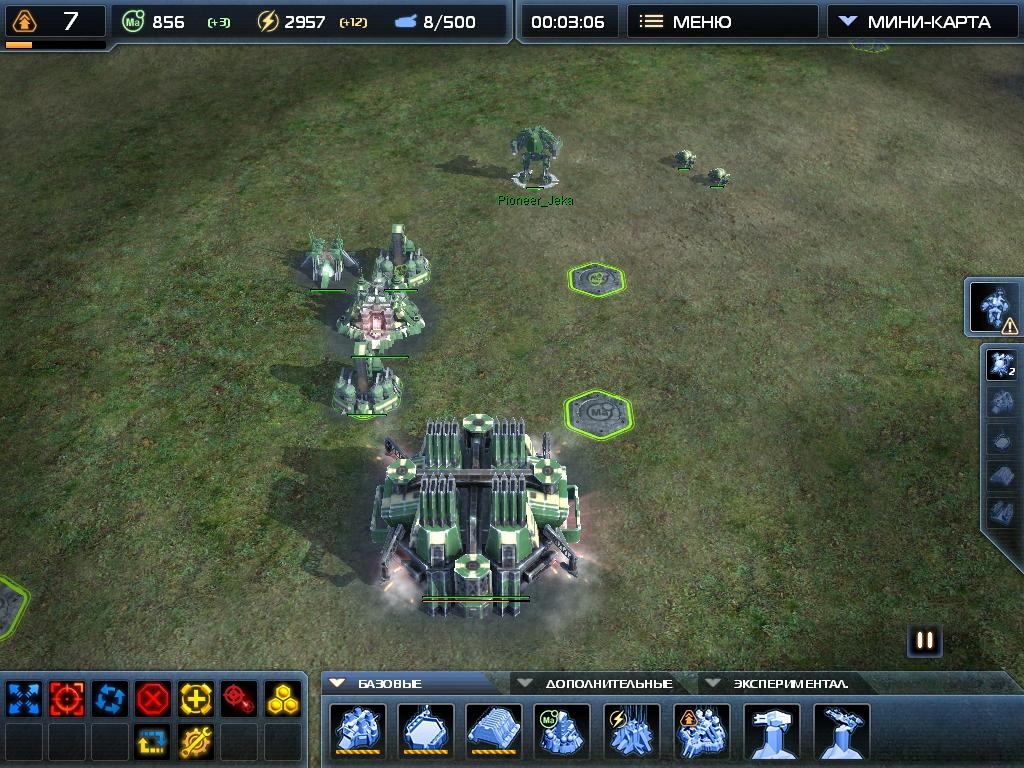The height and width of the screenshot is (768, 1024).
Task: Build the energy generator with lightning symbol
Action: tap(632, 731)
